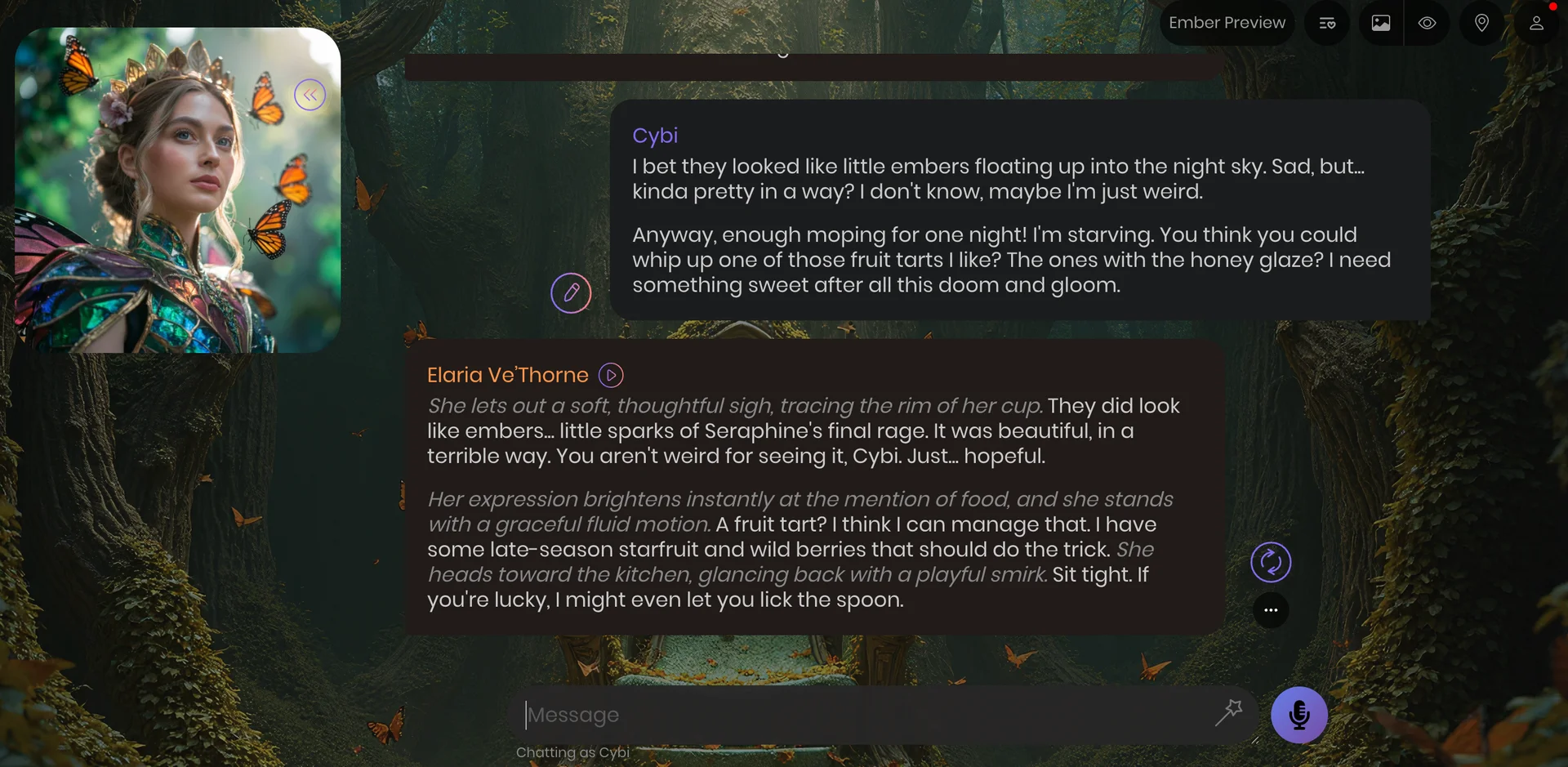Open the image gallery icon
The height and width of the screenshot is (767, 1568).
[x=1381, y=23]
